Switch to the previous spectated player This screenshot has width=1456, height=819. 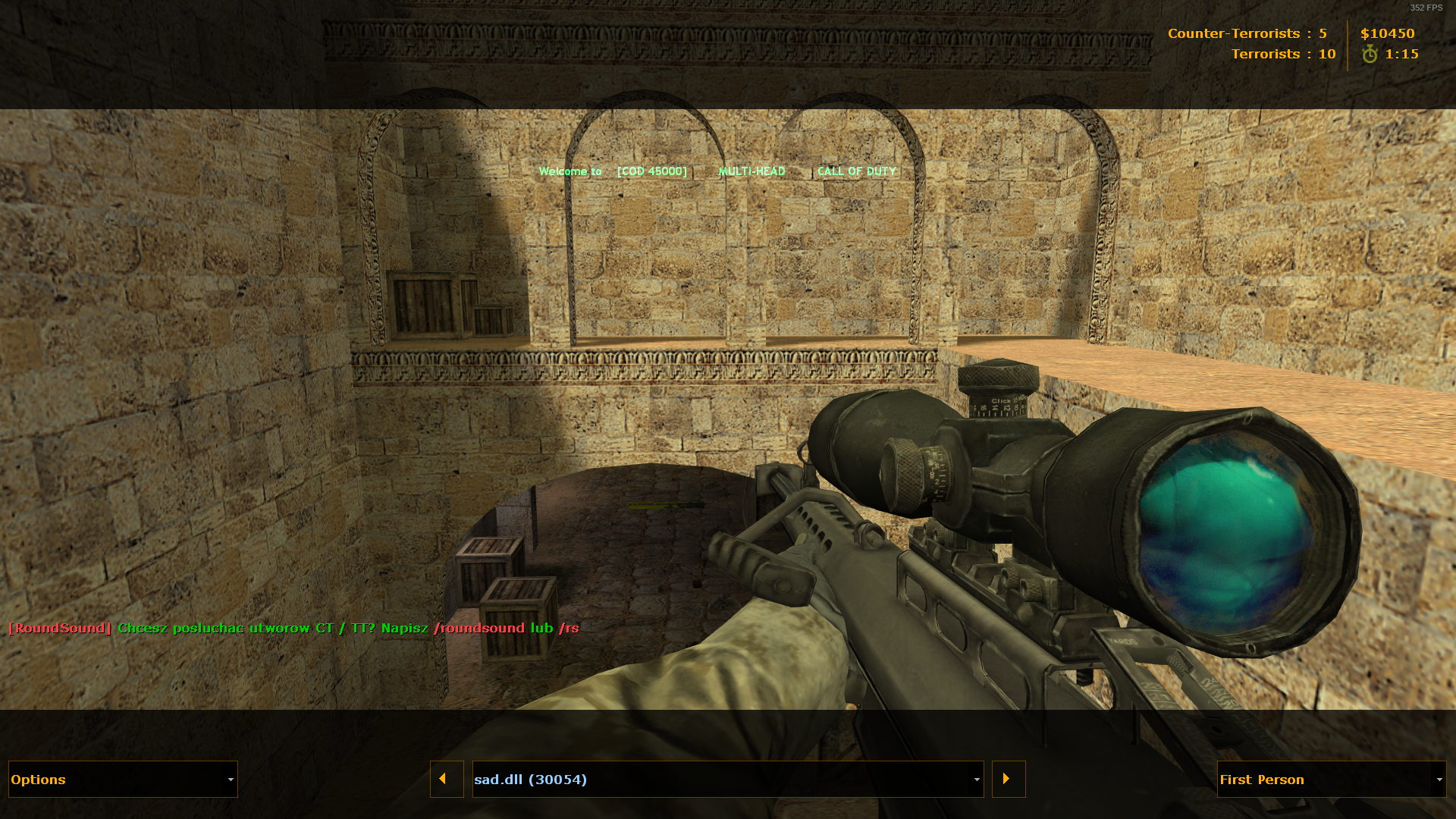(x=447, y=780)
